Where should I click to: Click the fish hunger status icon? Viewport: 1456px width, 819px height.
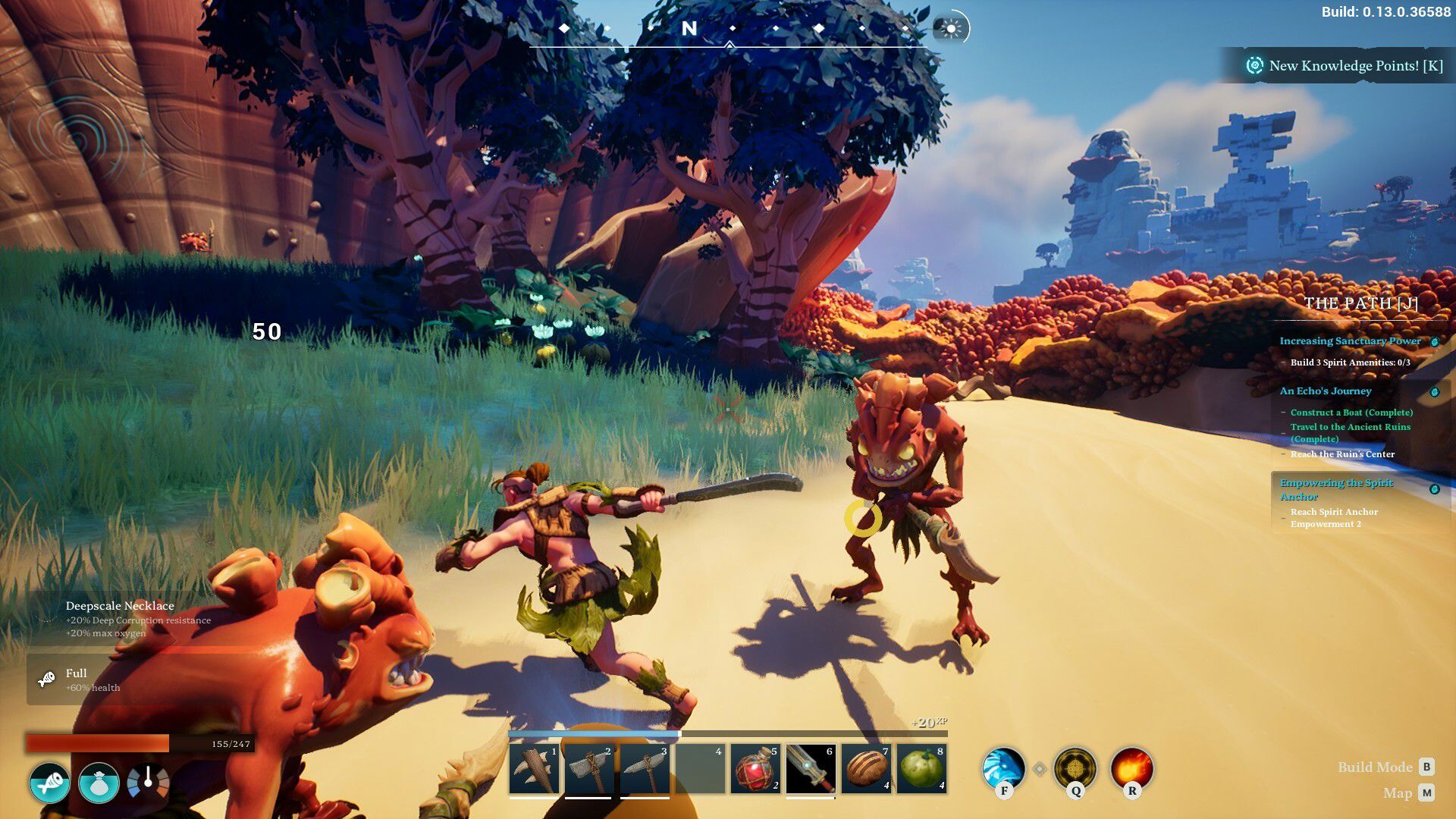point(50,783)
